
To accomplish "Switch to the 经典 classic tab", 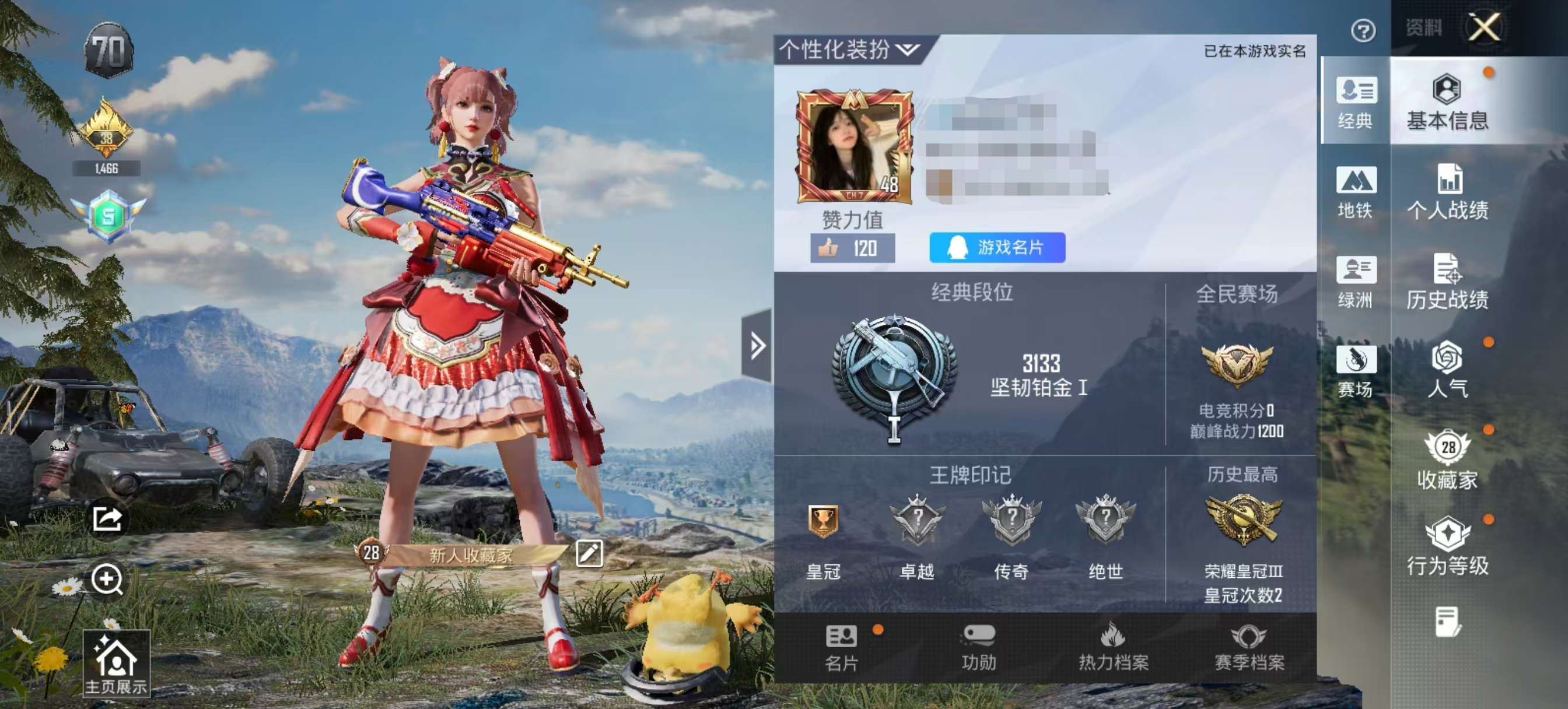I will click(1357, 102).
